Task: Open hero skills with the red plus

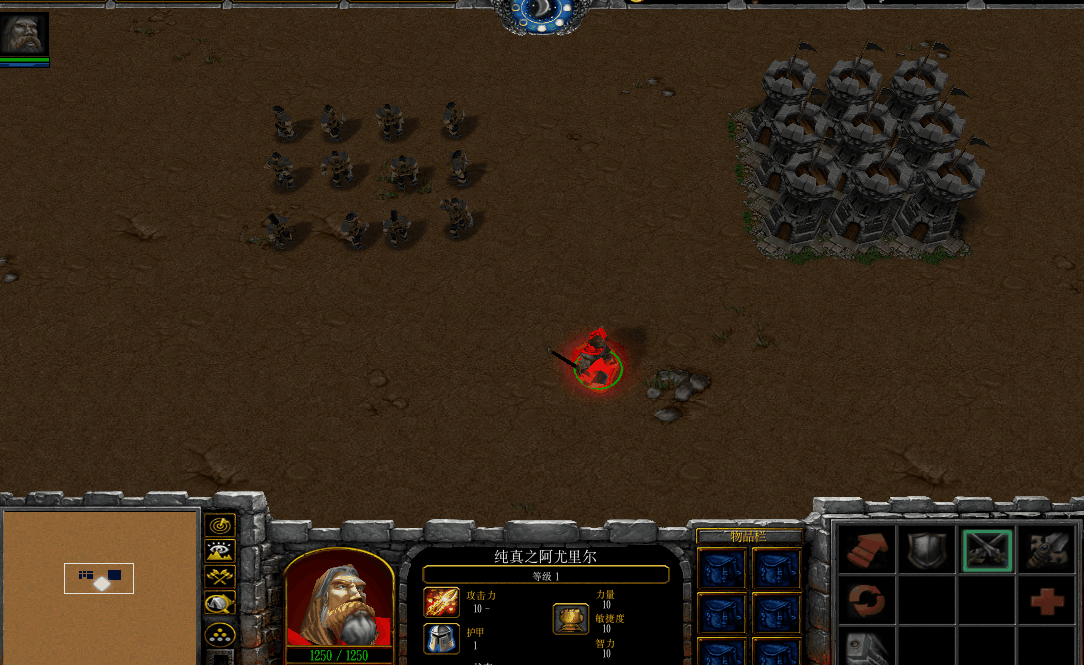Action: coord(1047,602)
